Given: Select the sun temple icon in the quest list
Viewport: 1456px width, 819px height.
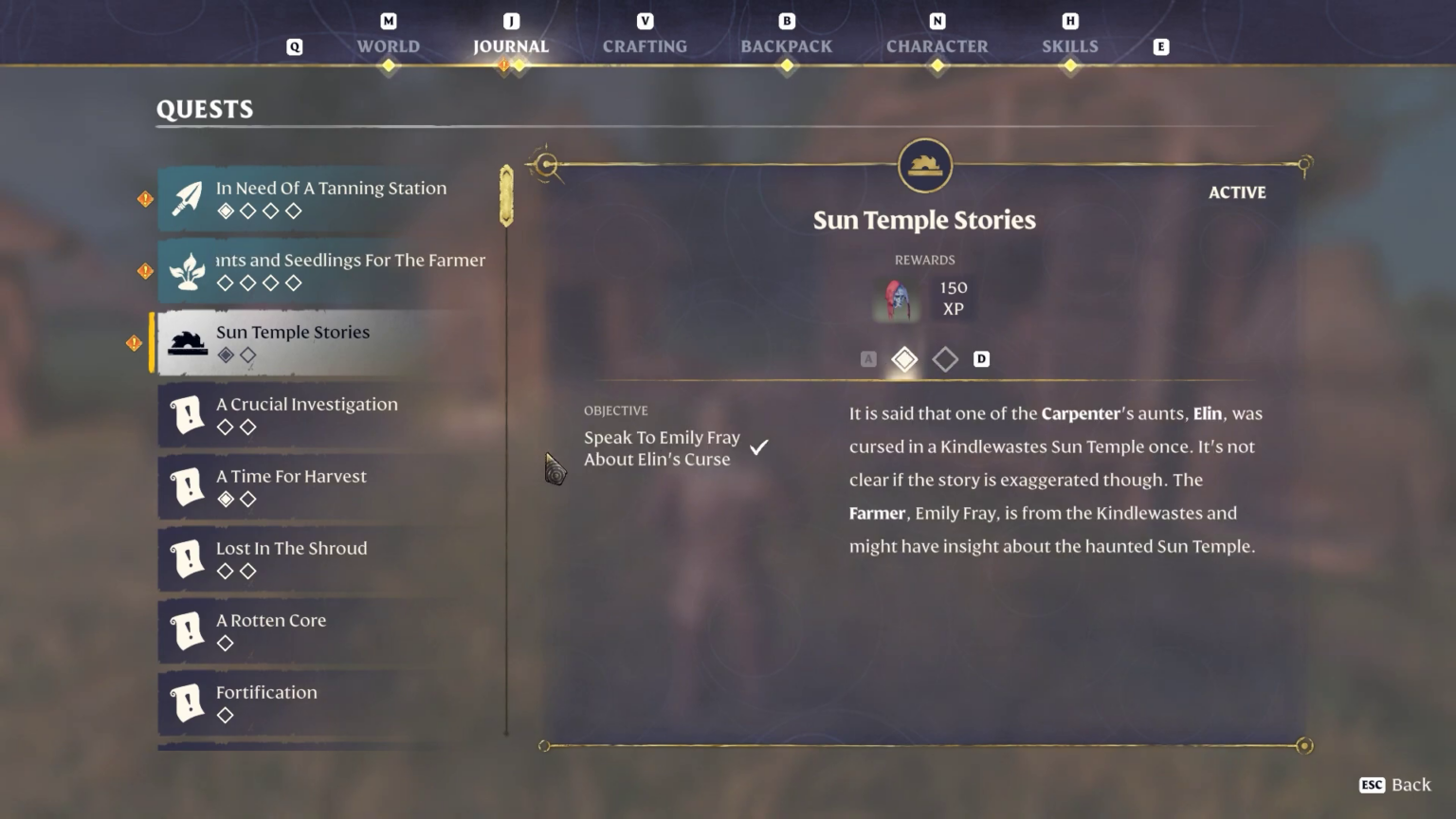Looking at the screenshot, I should point(186,343).
